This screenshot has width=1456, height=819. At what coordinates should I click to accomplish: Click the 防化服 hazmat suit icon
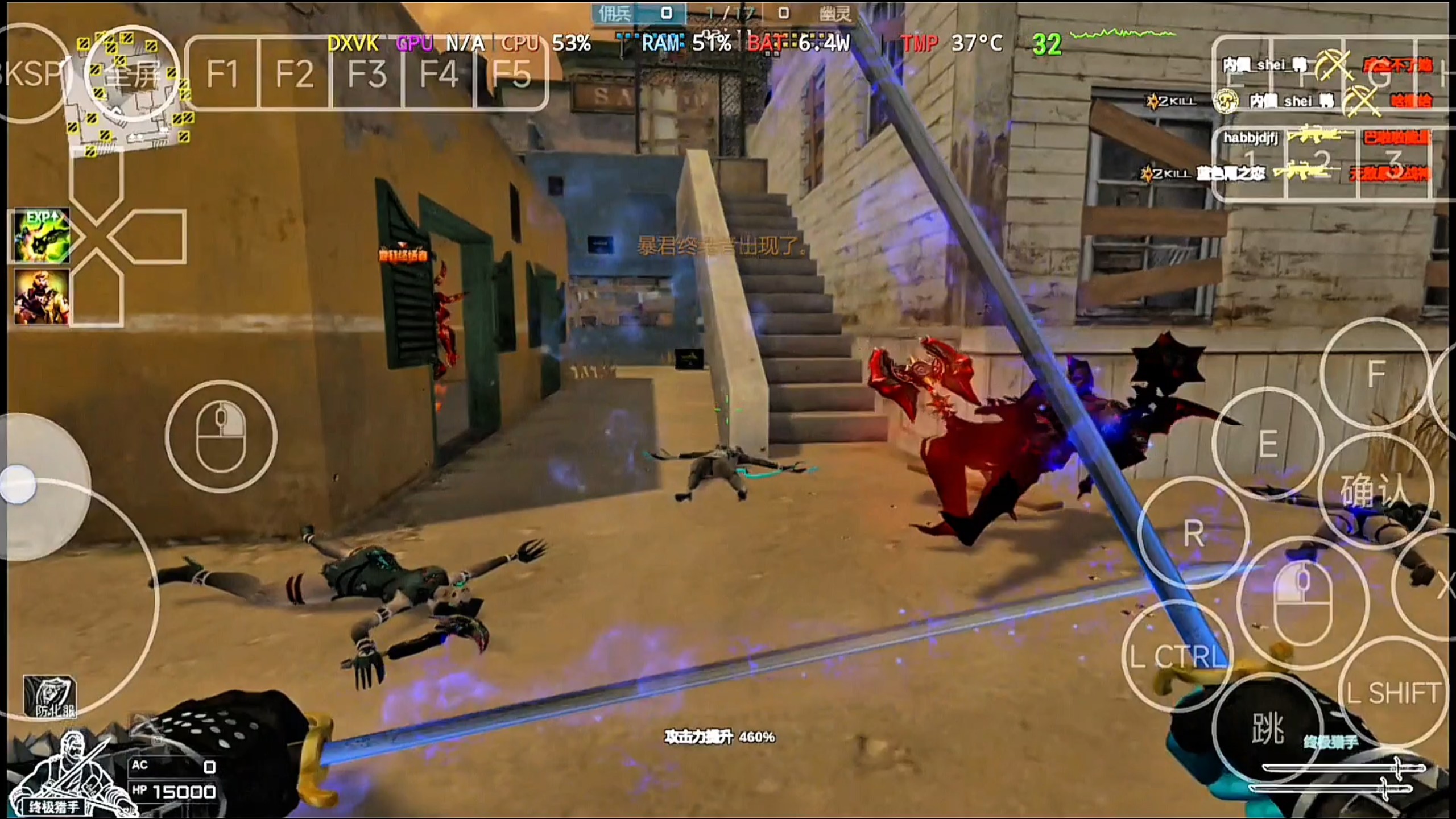pos(49,696)
